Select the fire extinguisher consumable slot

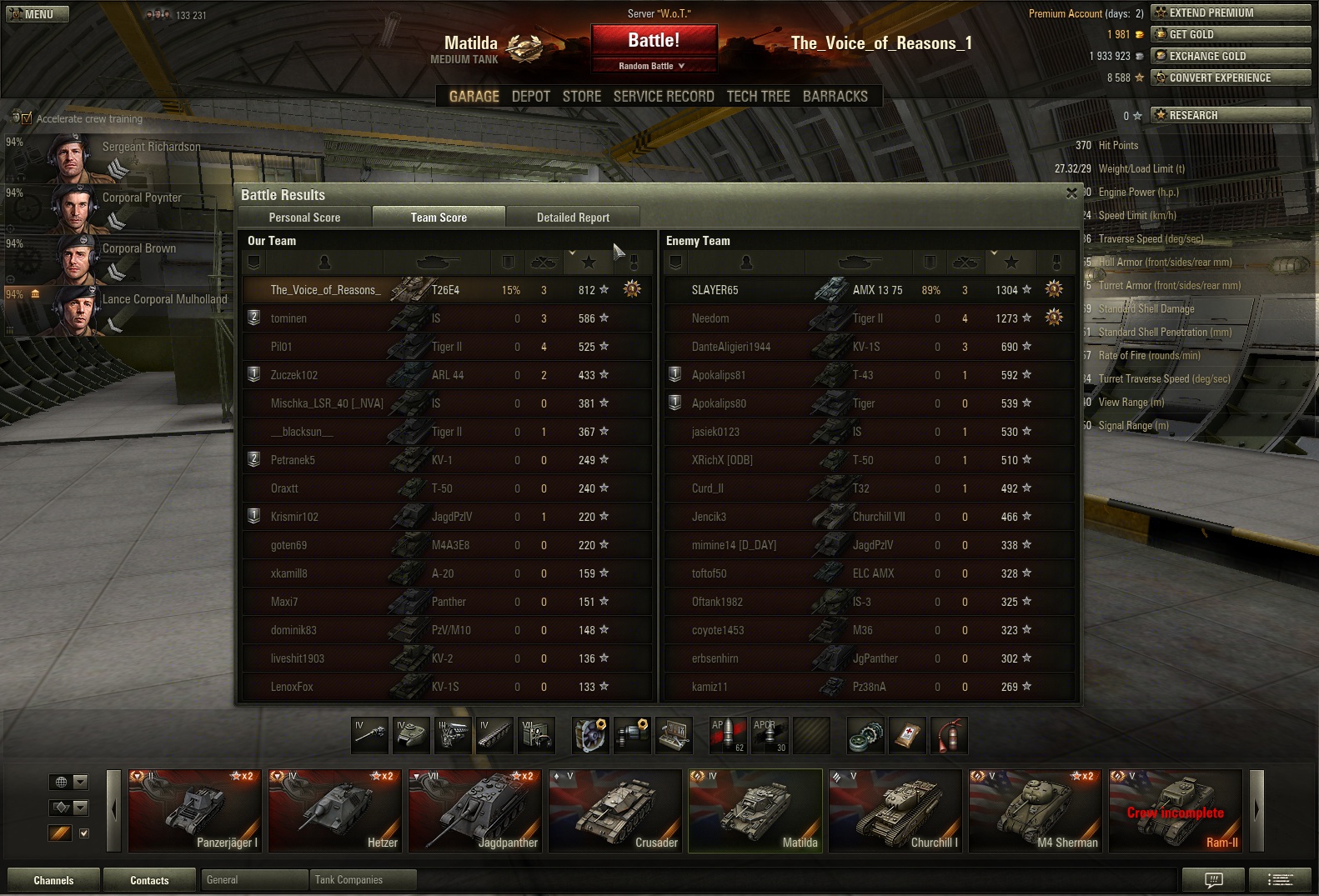coord(949,735)
